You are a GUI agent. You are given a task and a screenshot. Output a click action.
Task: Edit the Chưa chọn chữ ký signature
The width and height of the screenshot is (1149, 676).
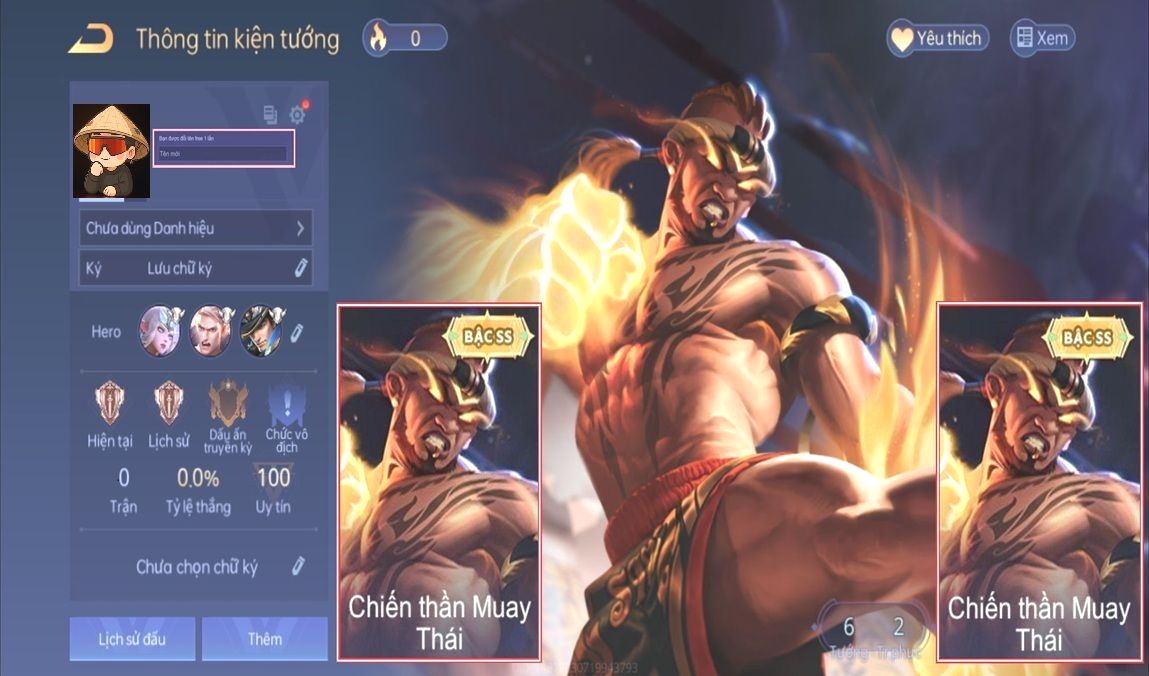[297, 566]
